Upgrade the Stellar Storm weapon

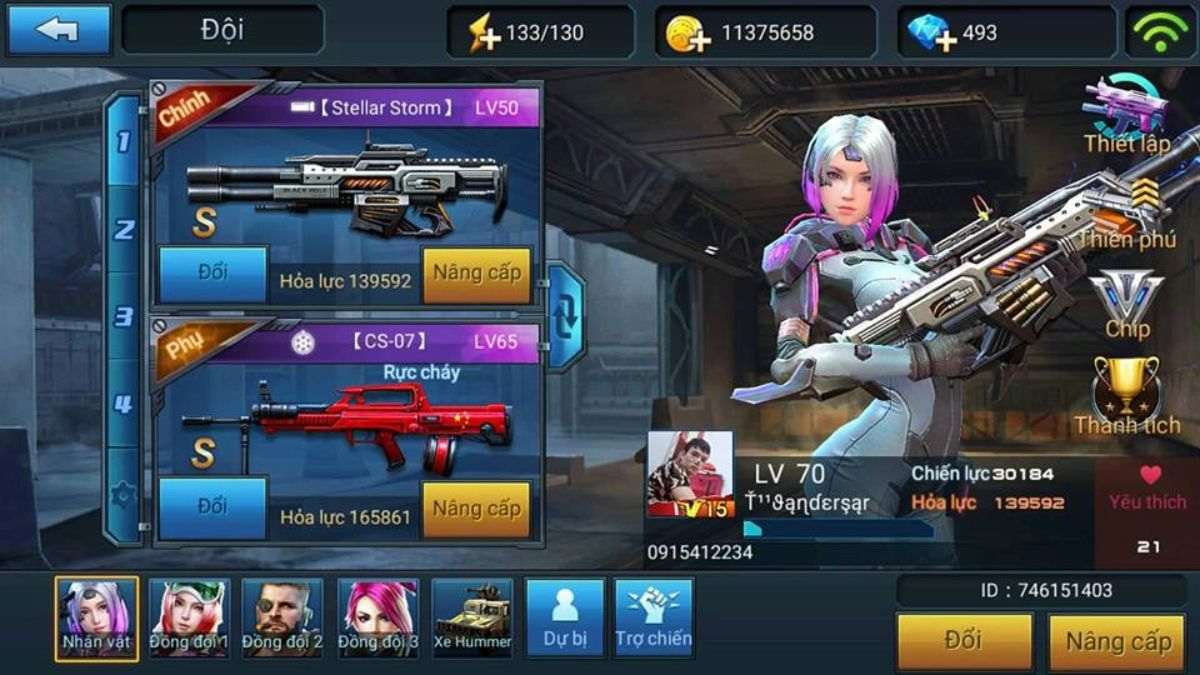(476, 274)
